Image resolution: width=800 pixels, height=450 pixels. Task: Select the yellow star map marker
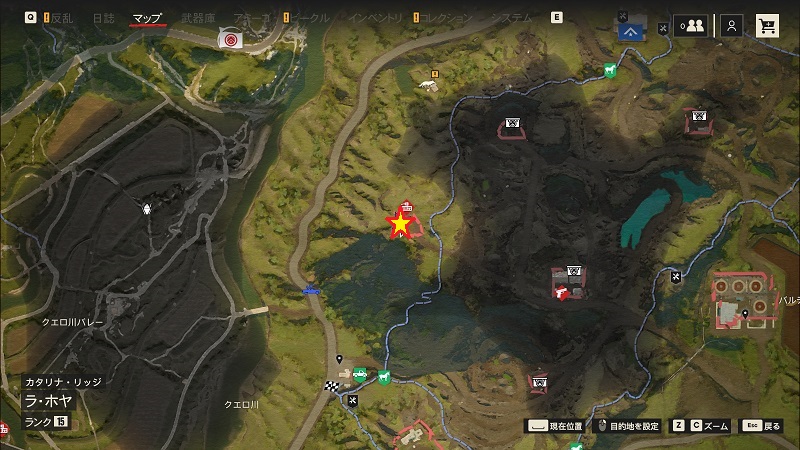pos(401,224)
